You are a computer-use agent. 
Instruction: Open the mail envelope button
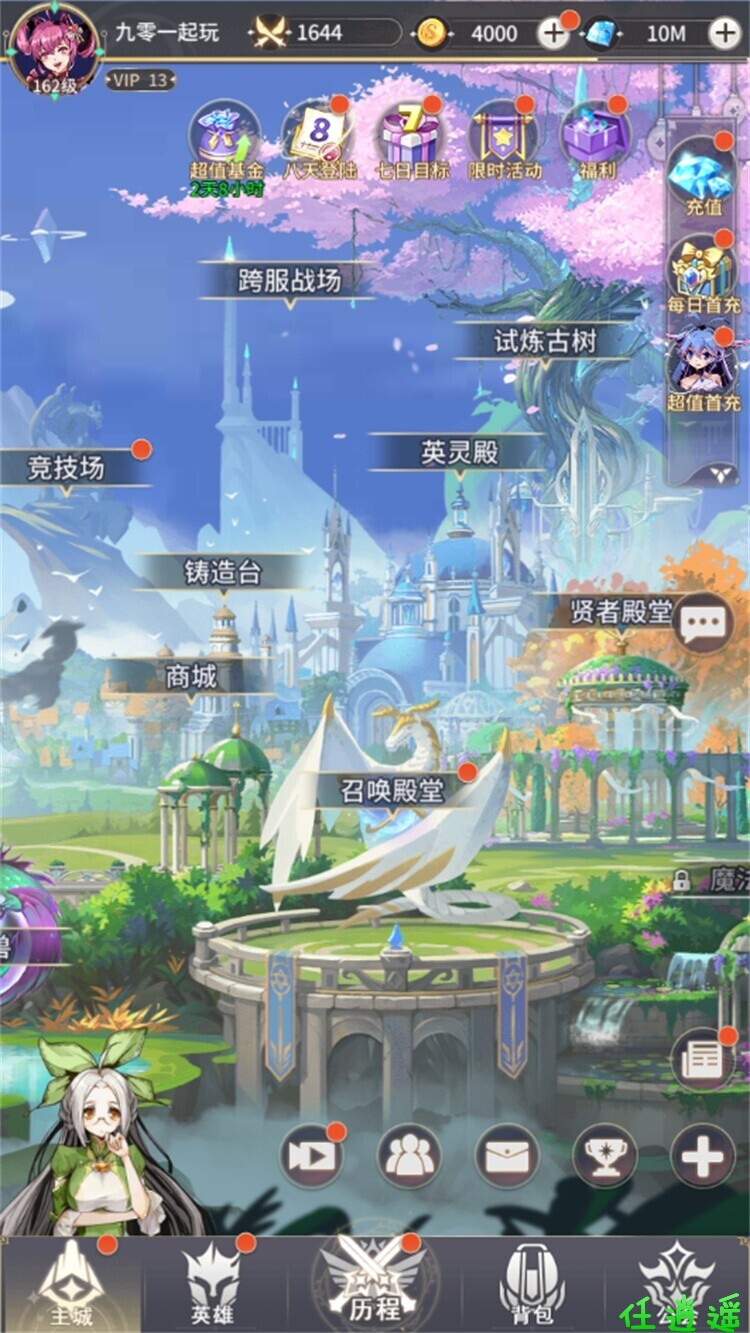507,1158
